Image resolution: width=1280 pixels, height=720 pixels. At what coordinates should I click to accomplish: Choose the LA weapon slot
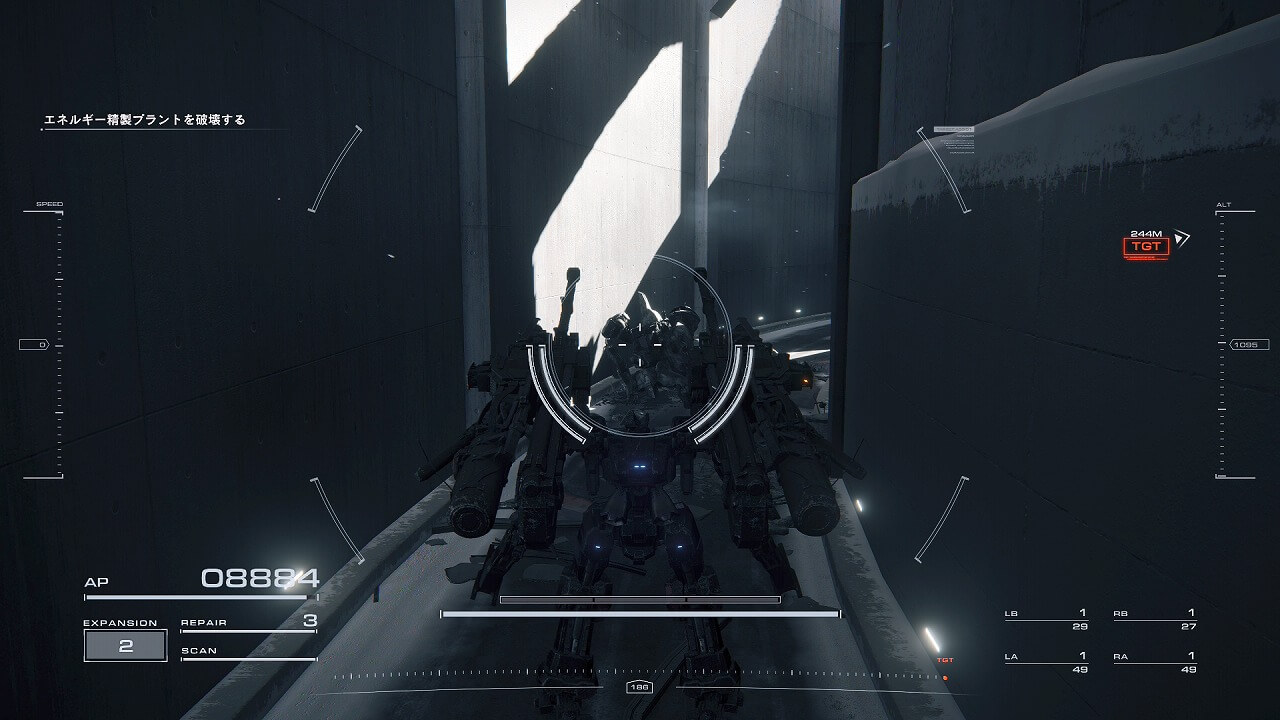pyautogui.click(x=1045, y=662)
